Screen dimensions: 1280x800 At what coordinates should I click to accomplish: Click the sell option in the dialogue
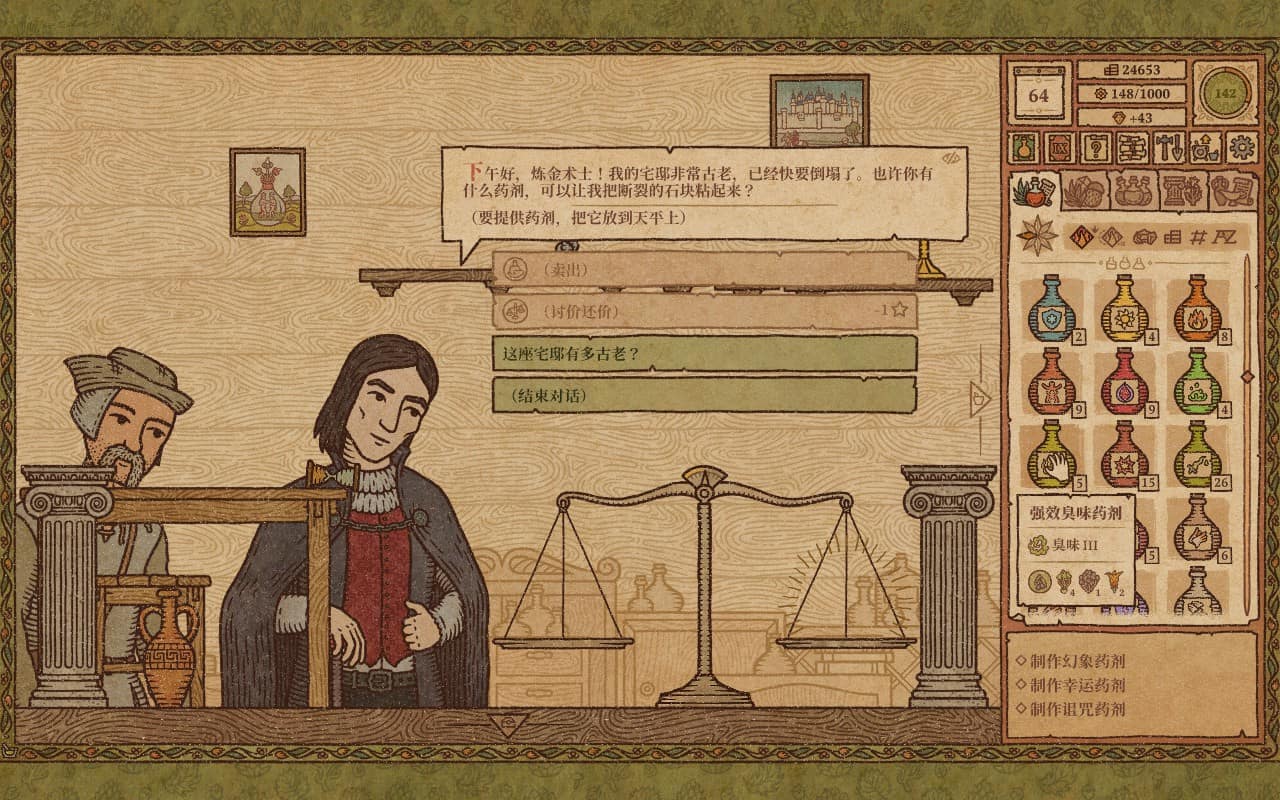pos(704,269)
